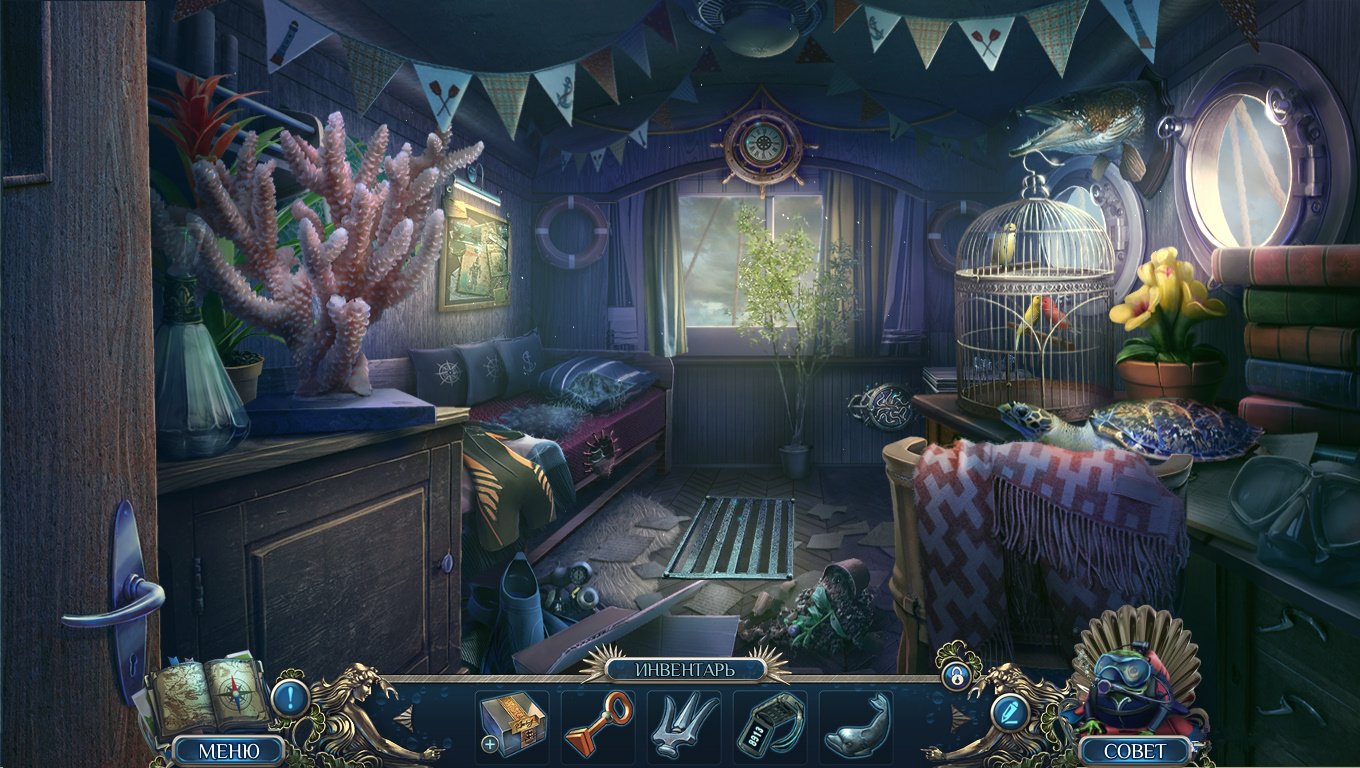Viewport: 1360px width, 768px height.
Task: Open the blue pencil notes icon
Action: tap(1008, 711)
